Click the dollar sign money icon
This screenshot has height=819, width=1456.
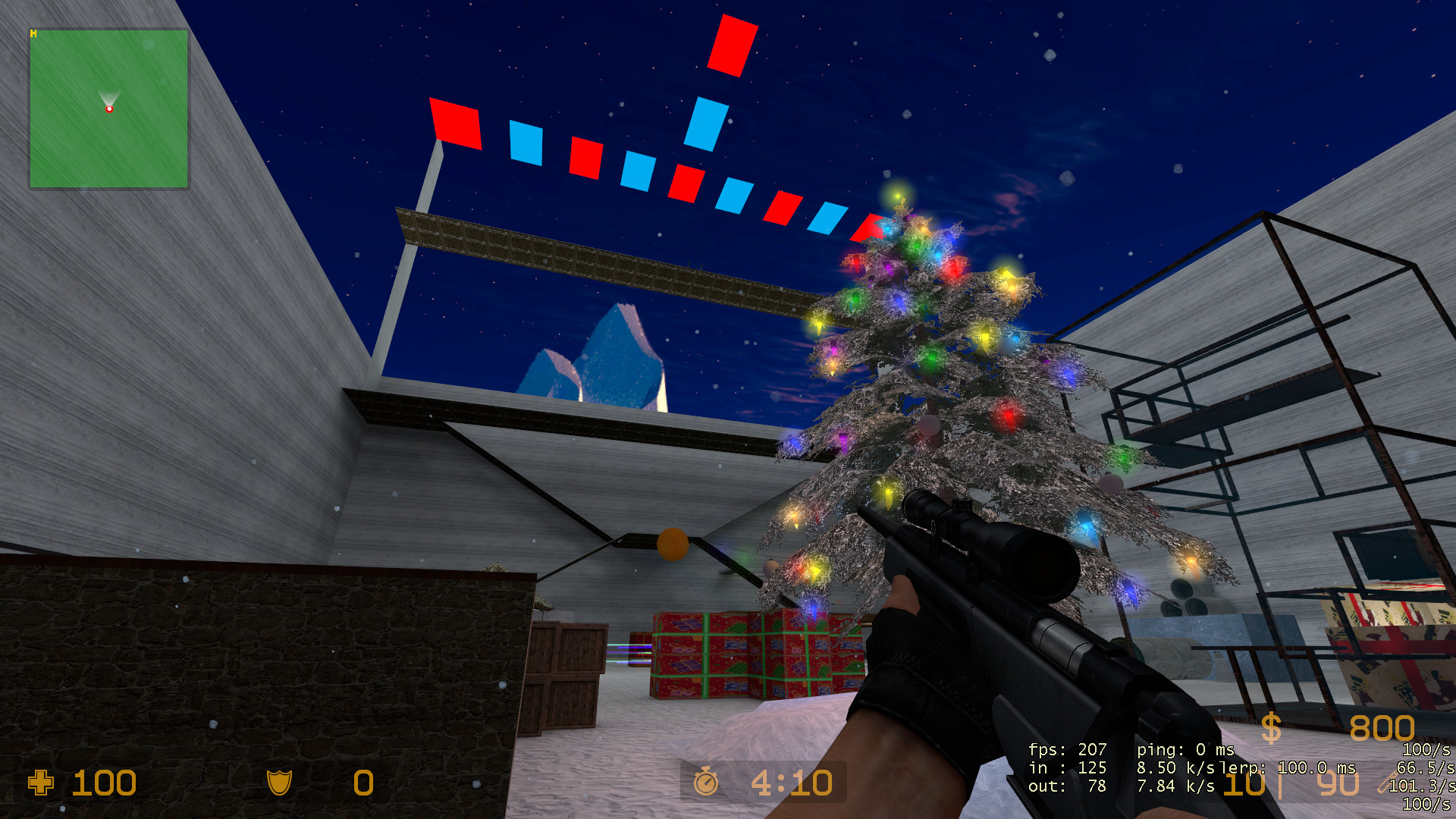point(1272,726)
